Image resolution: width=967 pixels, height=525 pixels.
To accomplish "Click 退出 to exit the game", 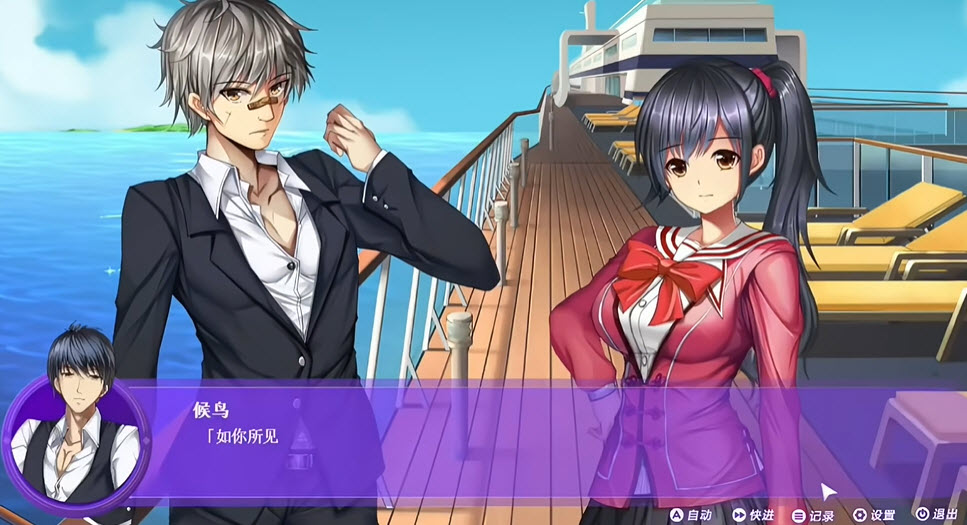I will [x=936, y=515].
